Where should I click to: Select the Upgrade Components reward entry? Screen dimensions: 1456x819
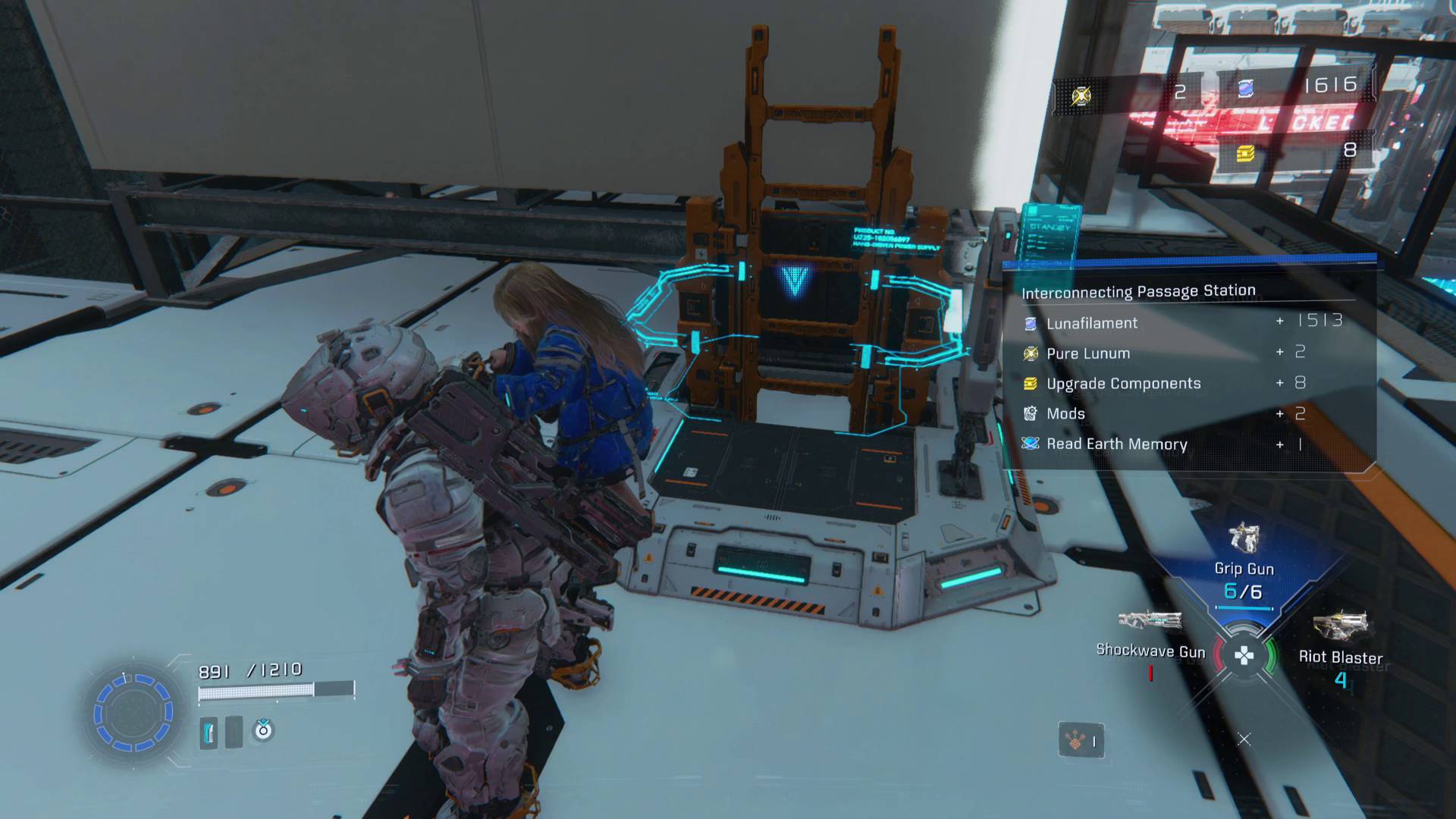[x=1124, y=384]
